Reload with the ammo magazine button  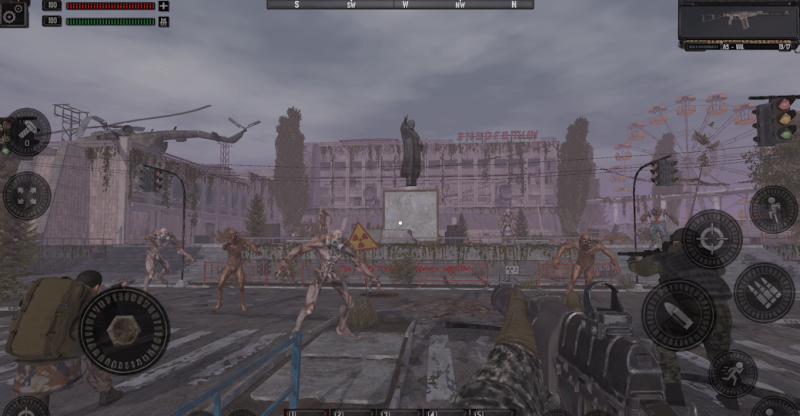click(764, 292)
